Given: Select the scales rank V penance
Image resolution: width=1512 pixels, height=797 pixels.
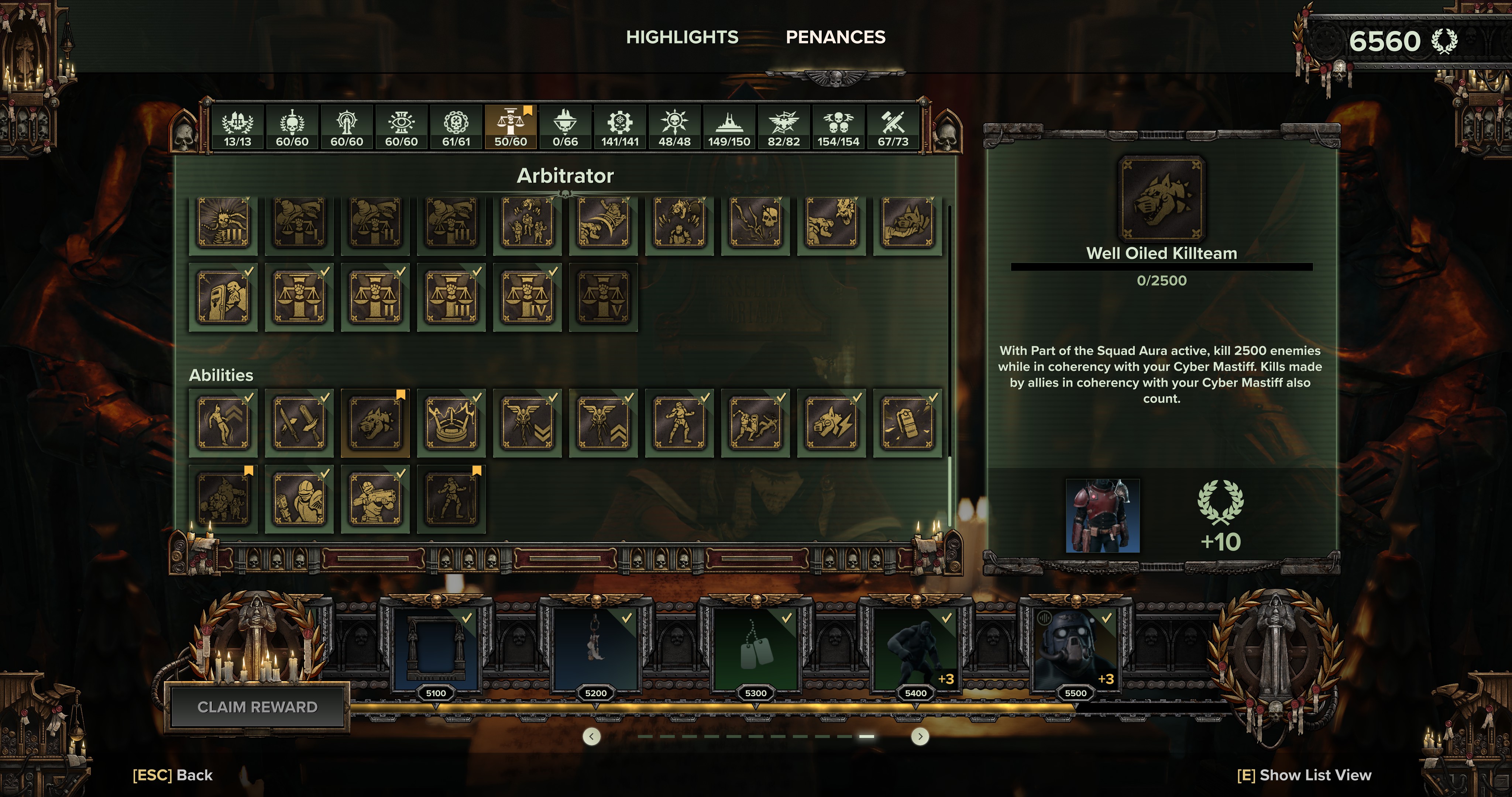Looking at the screenshot, I should [x=604, y=297].
